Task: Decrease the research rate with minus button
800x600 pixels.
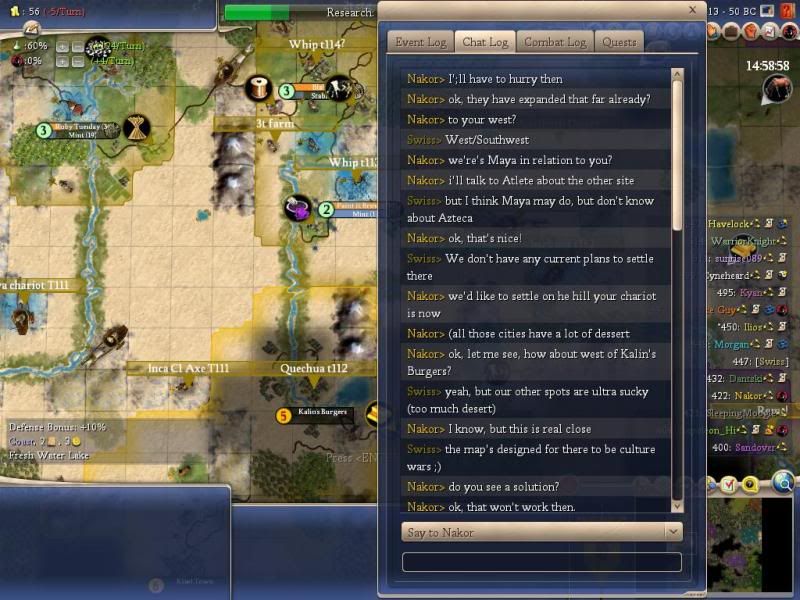Action: pos(77,47)
